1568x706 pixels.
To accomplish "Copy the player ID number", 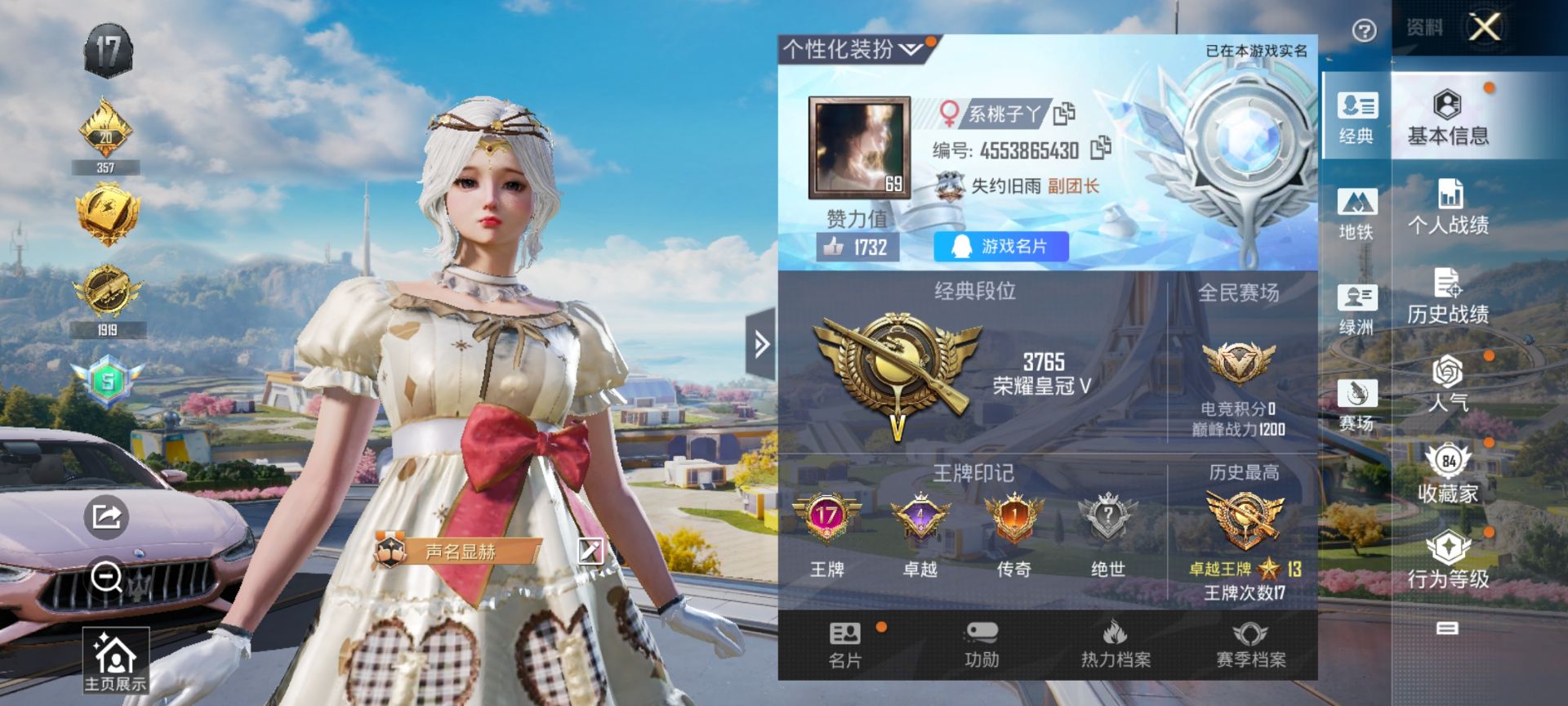I will 1100,148.
